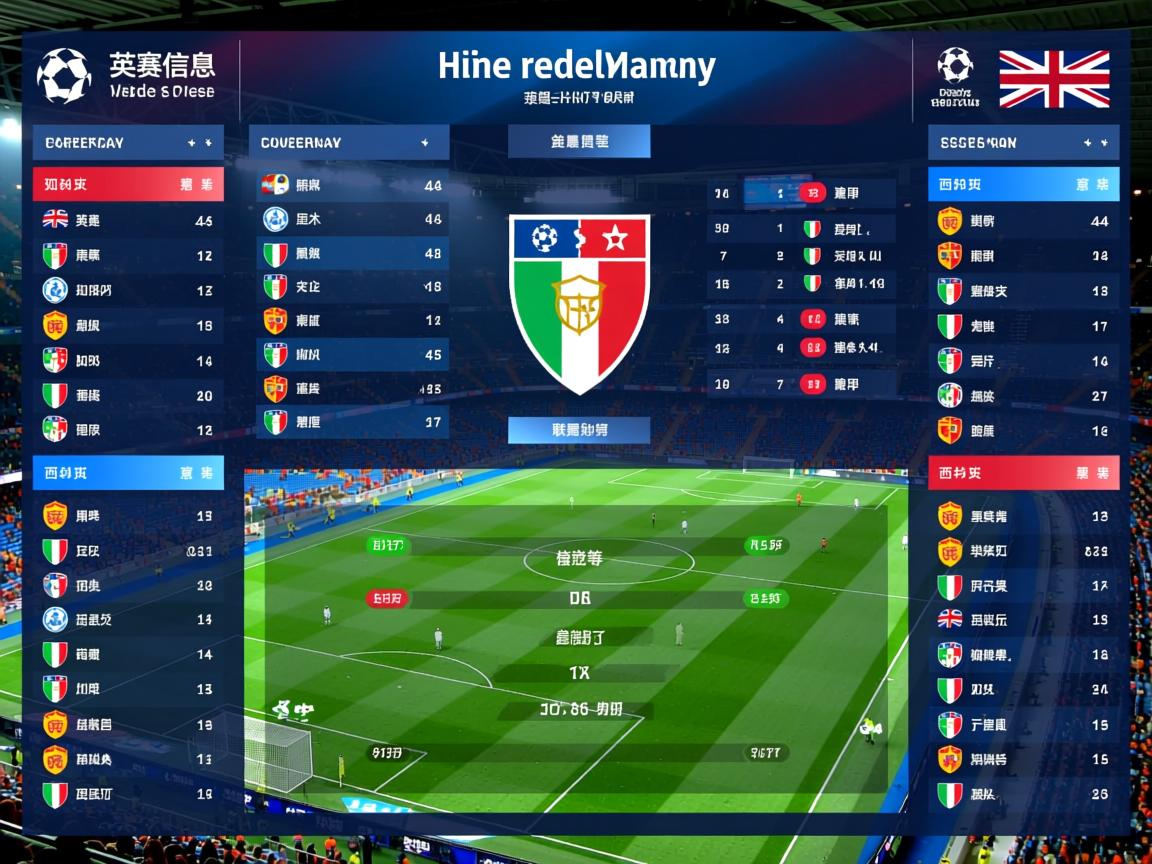Switch to the blue tab under SSGES MON
Screen dimensions: 1152x864
click(x=1023, y=185)
